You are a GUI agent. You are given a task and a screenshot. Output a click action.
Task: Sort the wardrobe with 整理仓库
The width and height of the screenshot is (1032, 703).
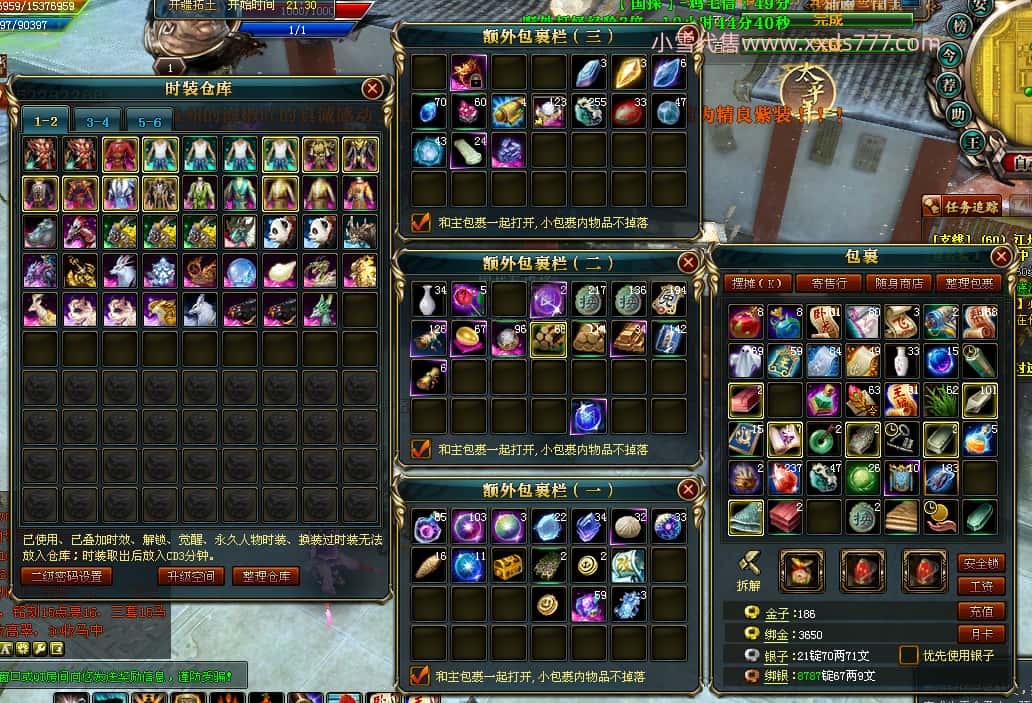(x=267, y=576)
